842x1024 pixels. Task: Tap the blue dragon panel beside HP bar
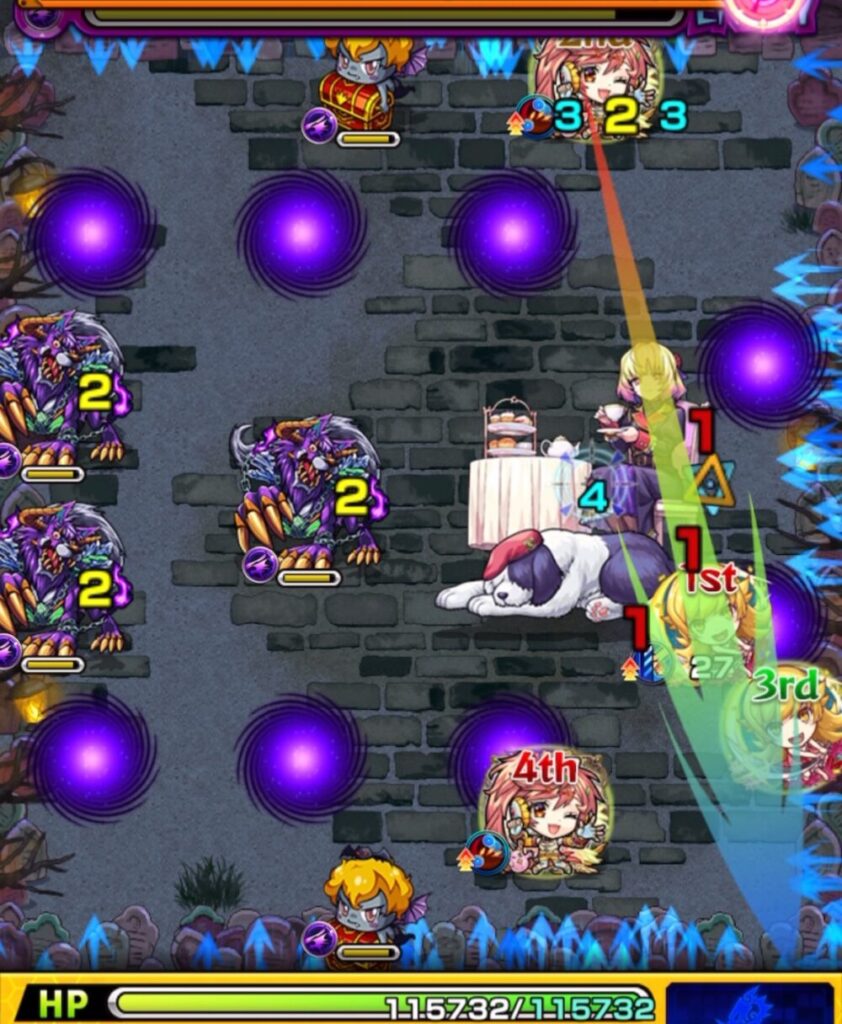click(x=750, y=1002)
